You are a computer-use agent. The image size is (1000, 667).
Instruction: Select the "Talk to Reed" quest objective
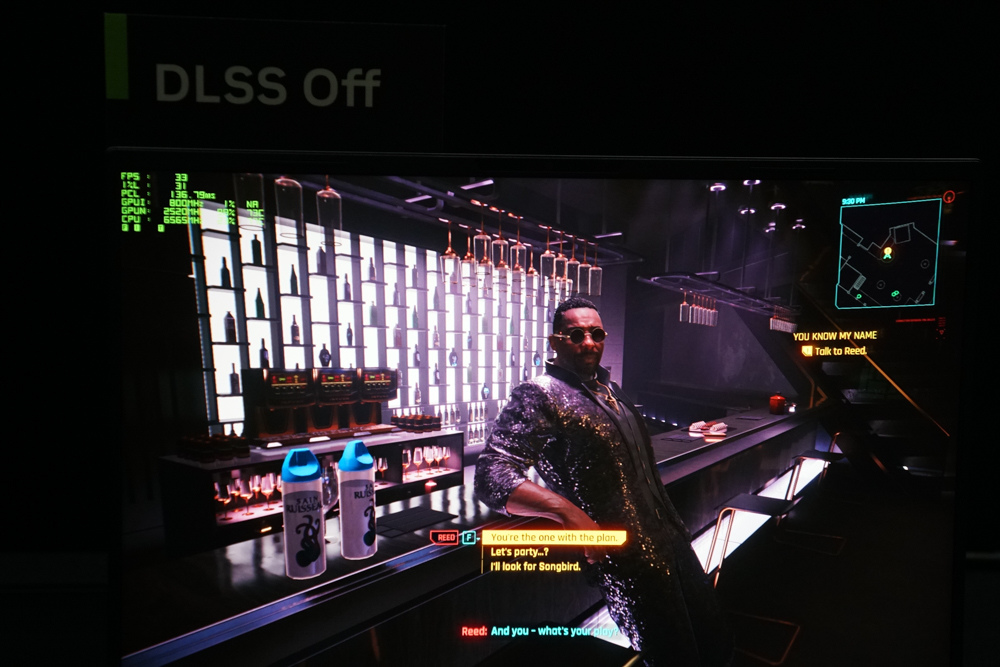click(x=838, y=350)
